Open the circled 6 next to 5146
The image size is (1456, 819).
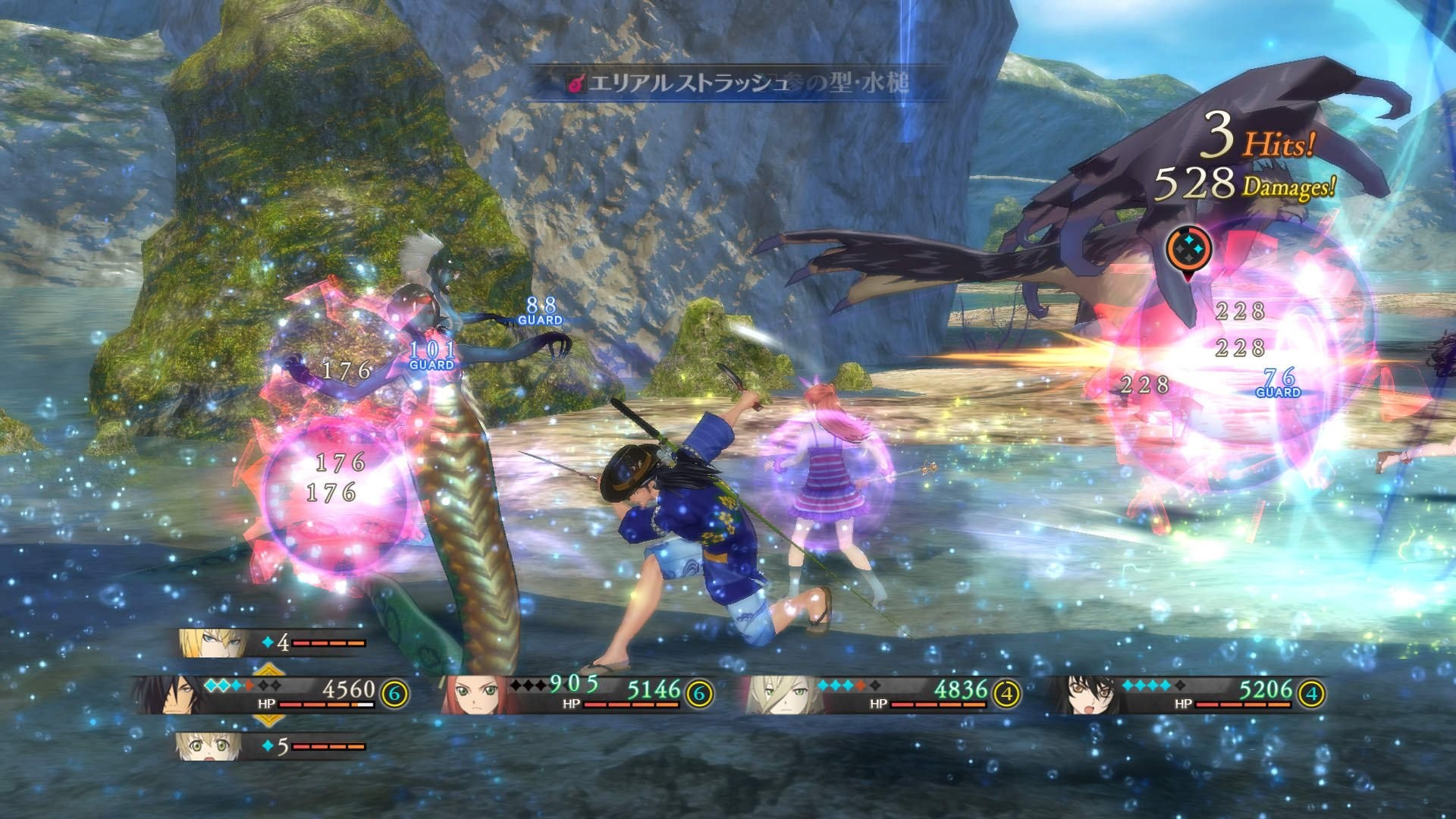[x=698, y=693]
